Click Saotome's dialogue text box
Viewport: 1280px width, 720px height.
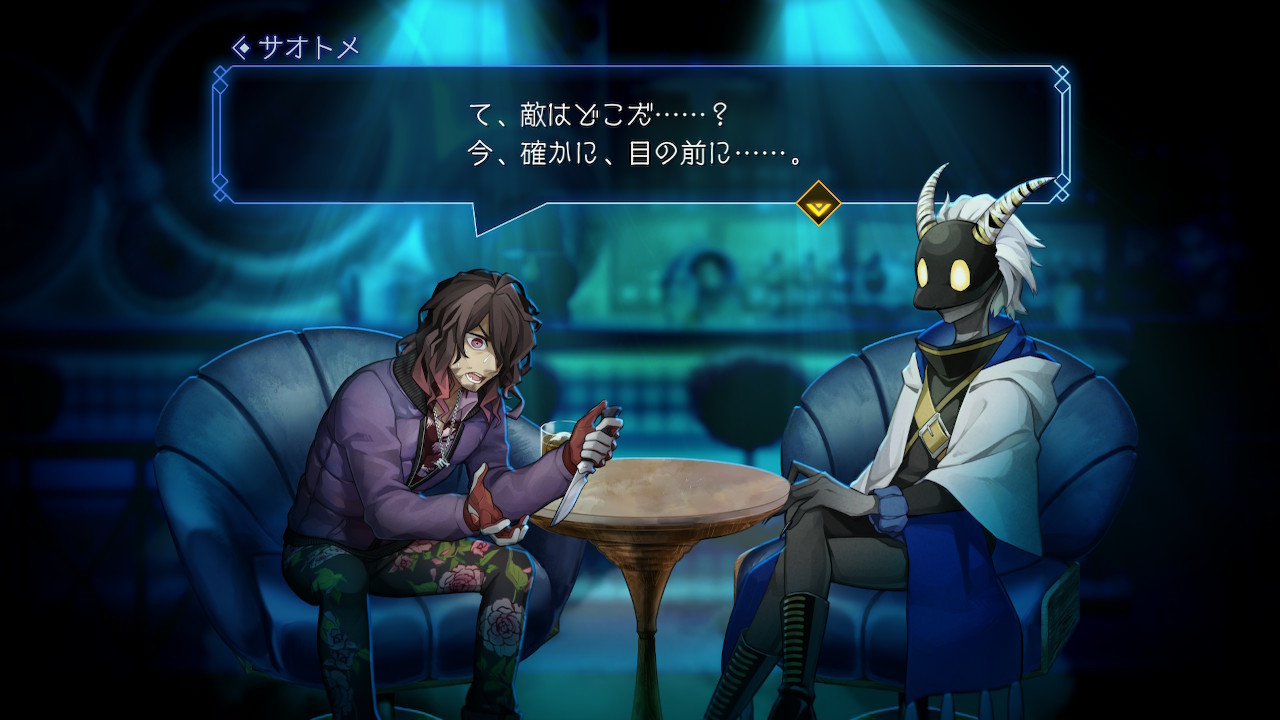coord(640,134)
